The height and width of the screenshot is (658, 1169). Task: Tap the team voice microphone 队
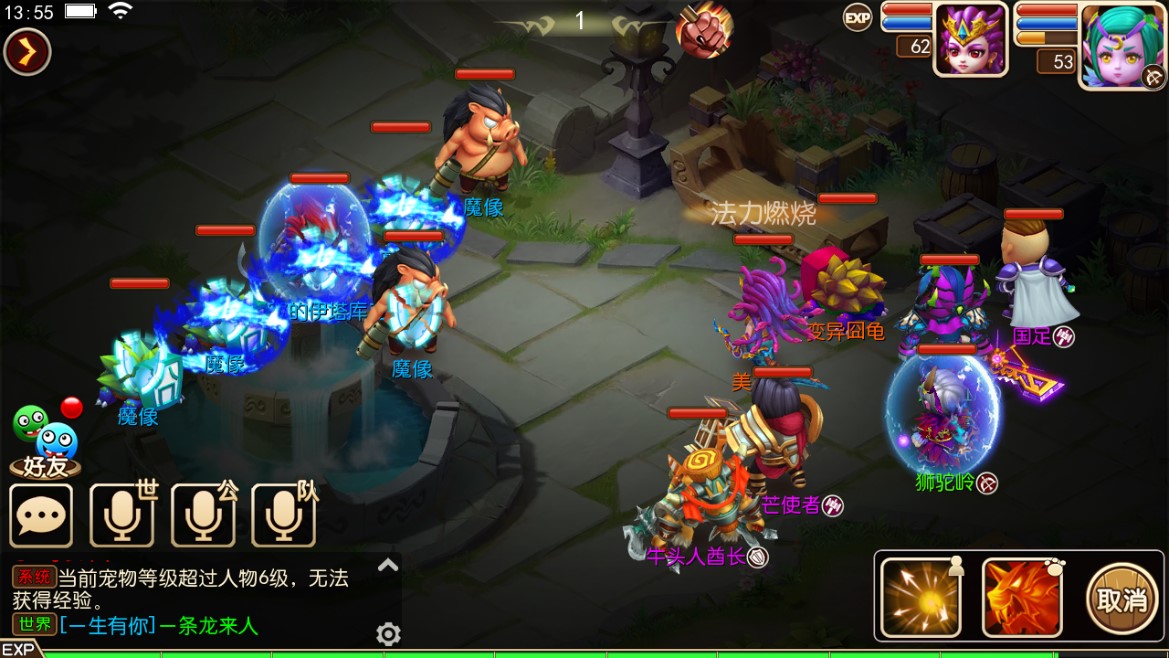284,514
